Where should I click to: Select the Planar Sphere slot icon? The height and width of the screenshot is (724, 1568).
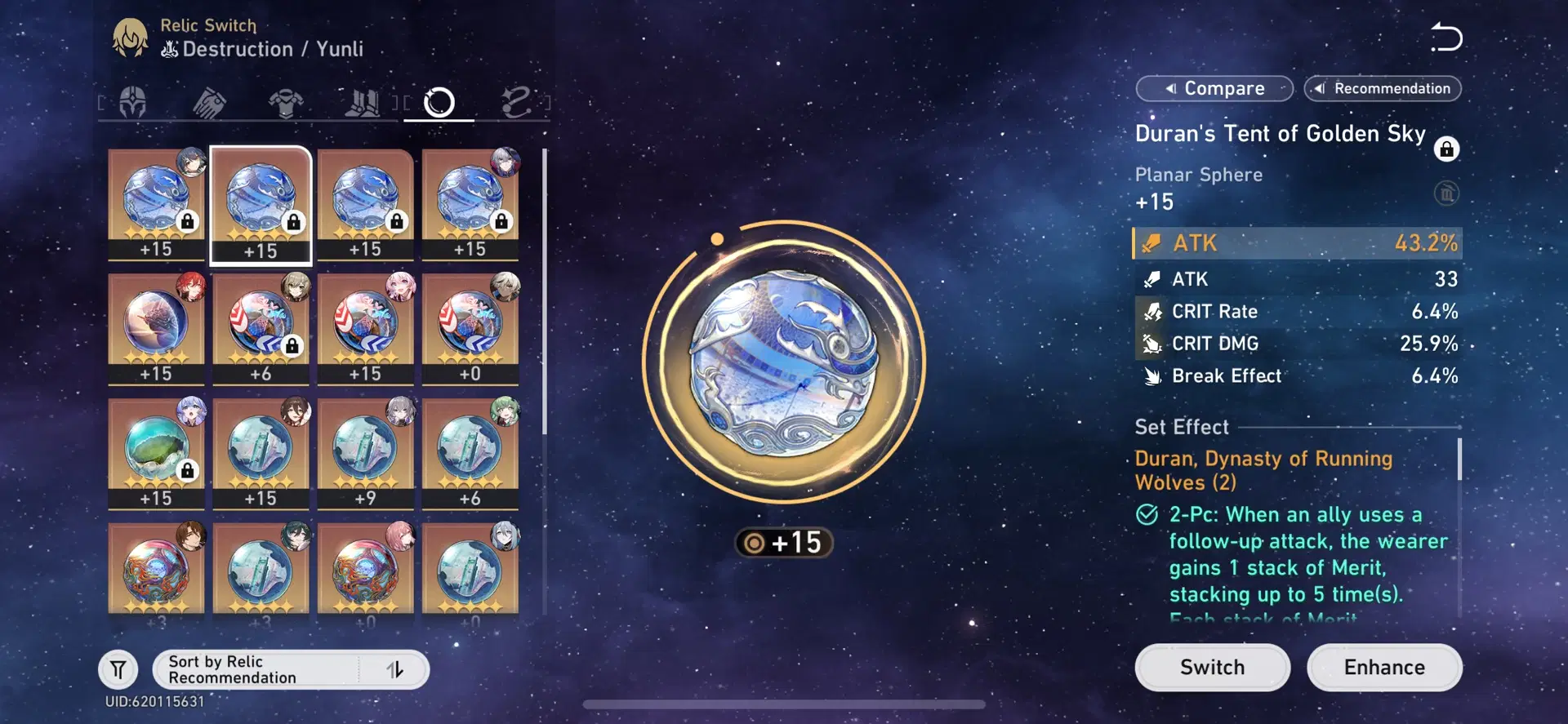pyautogui.click(x=439, y=102)
